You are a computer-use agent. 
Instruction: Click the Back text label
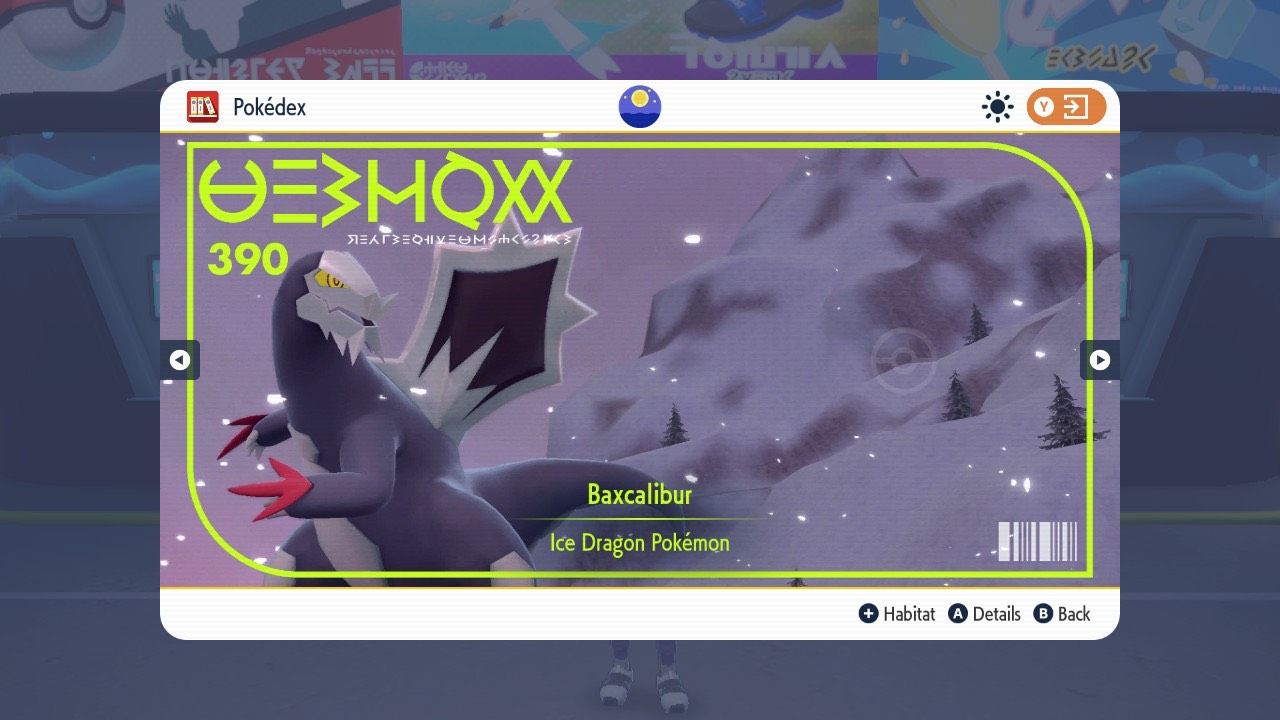pyautogui.click(x=1073, y=614)
